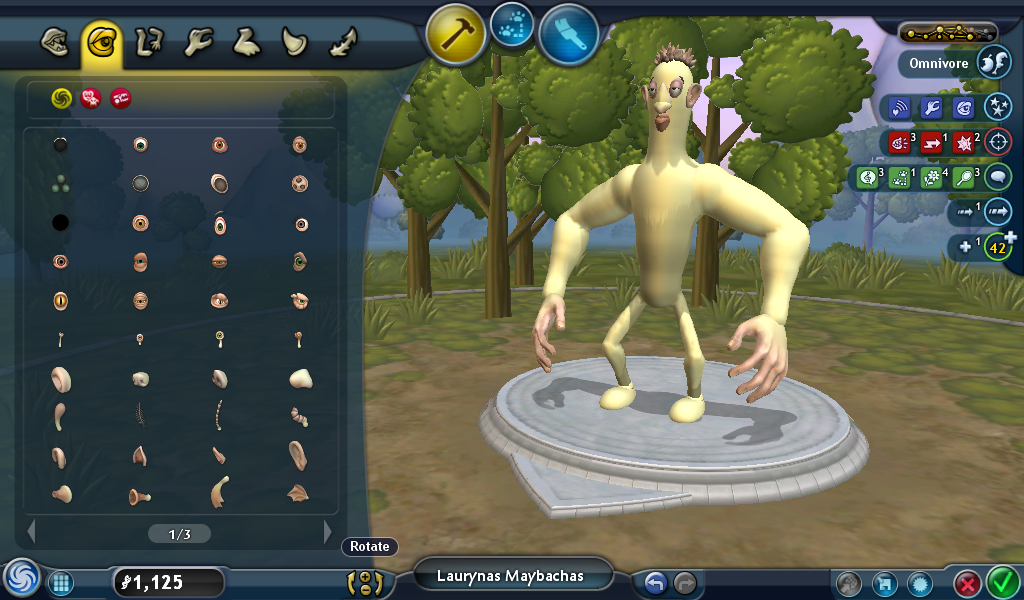This screenshot has width=1024, height=600.
Task: Cancel with the red X button
Action: point(966,583)
